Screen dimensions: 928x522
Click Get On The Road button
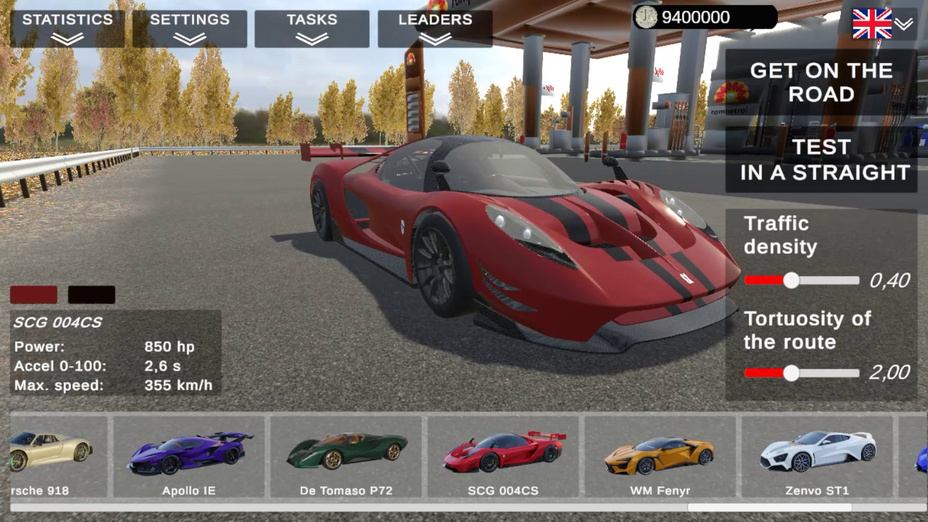click(821, 82)
